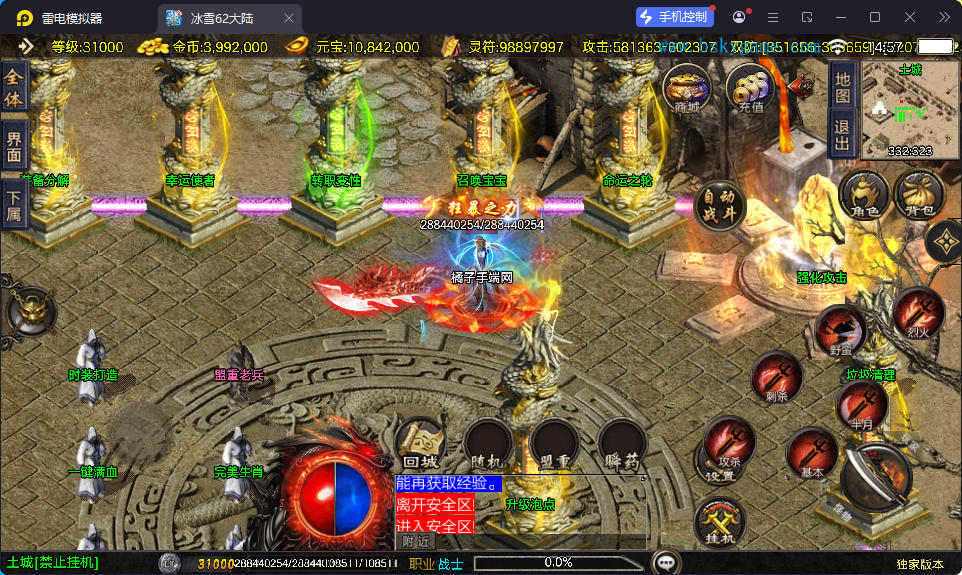962x575 pixels.
Task: Click the 地图 map button
Action: (x=842, y=87)
